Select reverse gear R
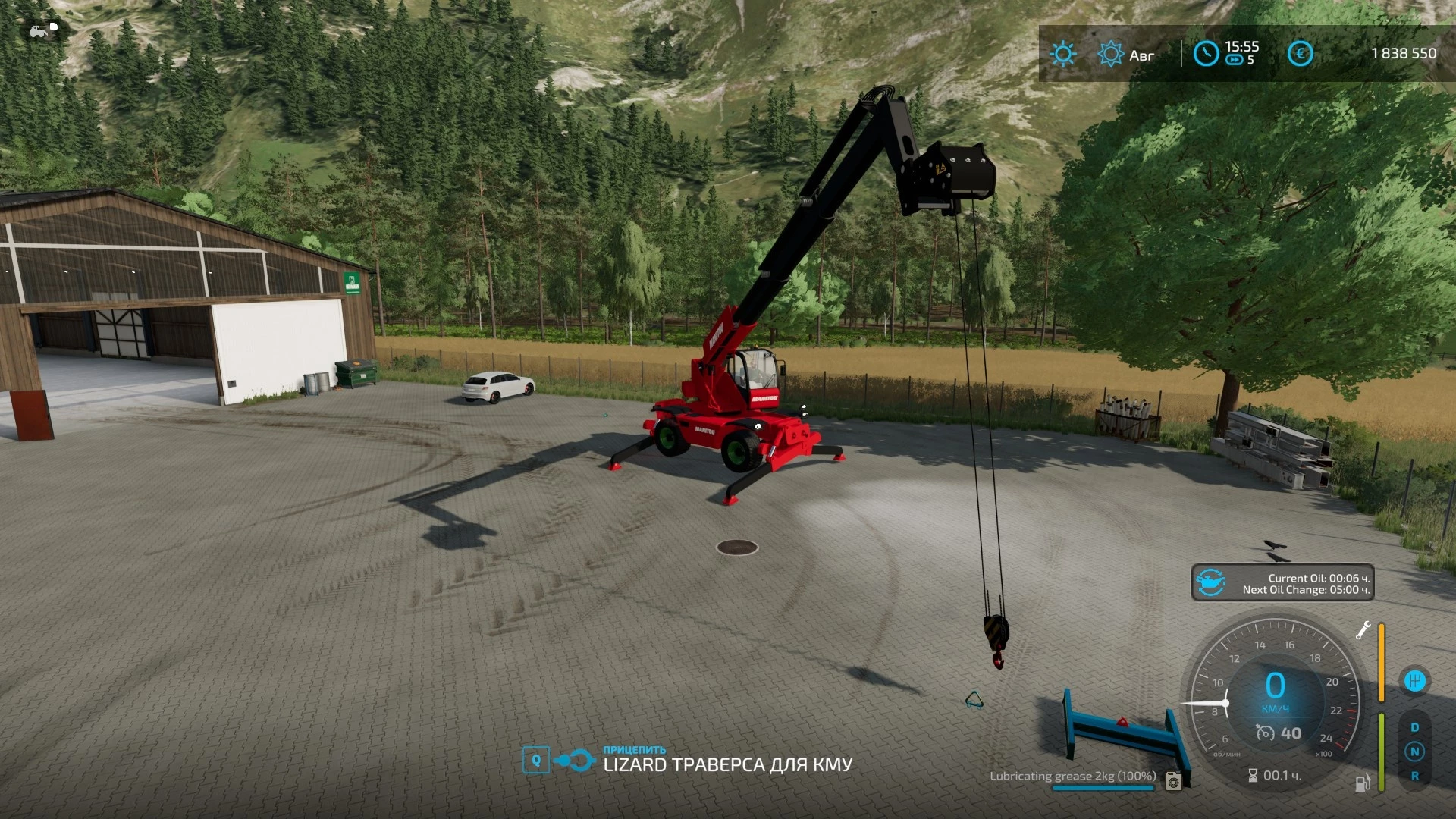The height and width of the screenshot is (819, 1456). pos(1414,776)
